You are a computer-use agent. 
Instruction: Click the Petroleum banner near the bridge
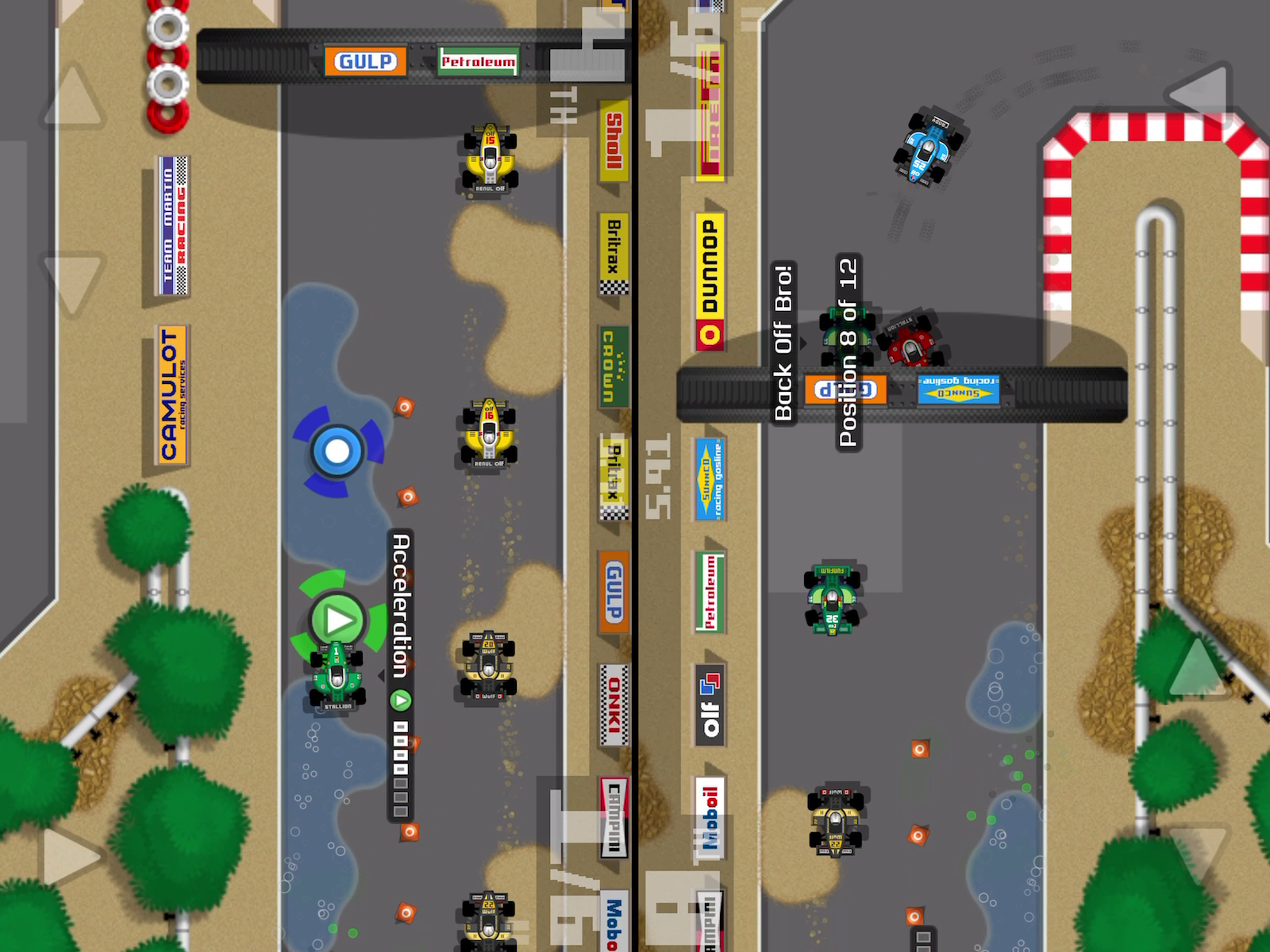pos(476,61)
